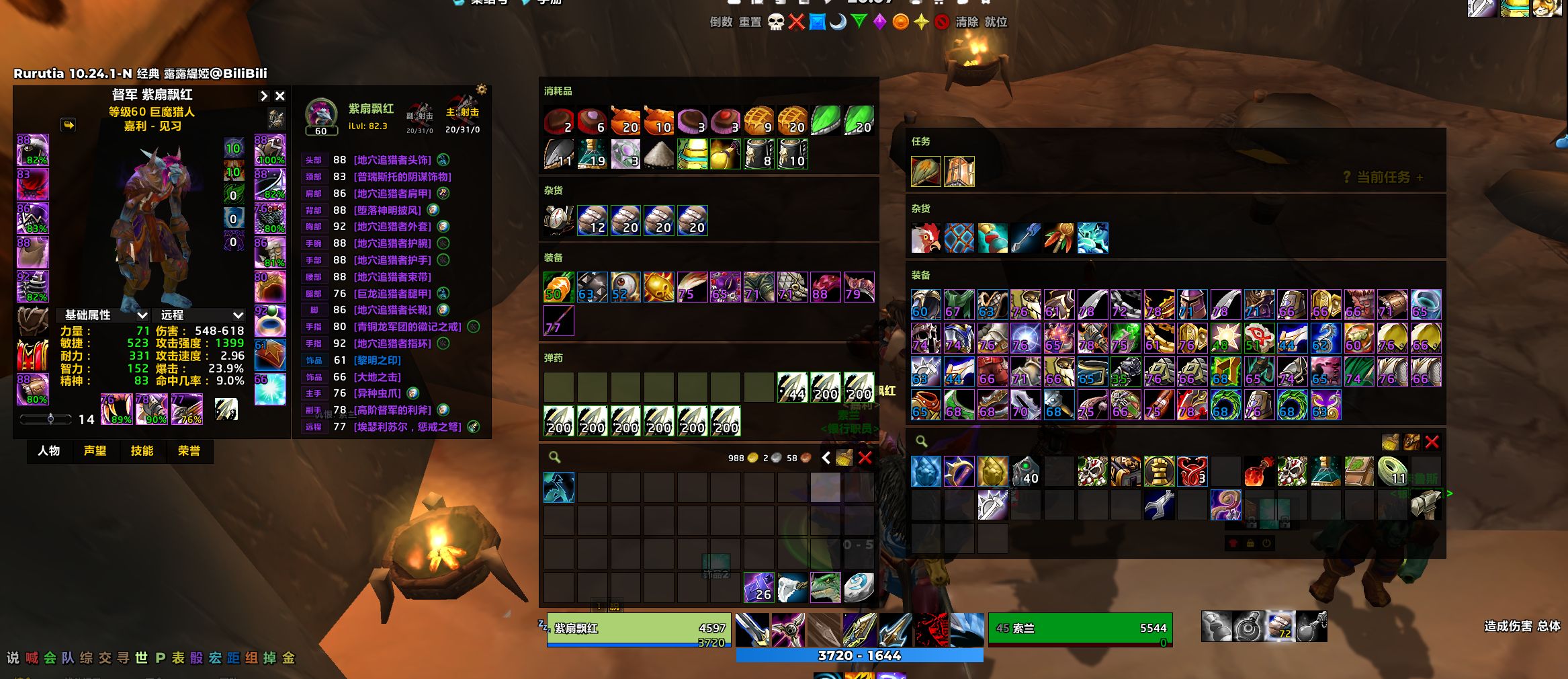Click the skull raid marker icon

click(776, 22)
